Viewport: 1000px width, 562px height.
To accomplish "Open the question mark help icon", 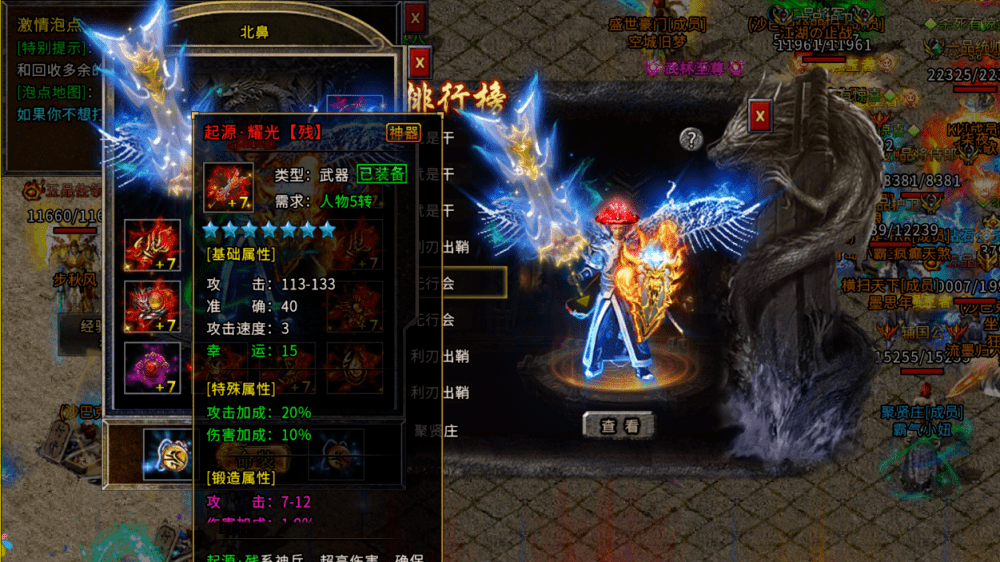I will (690, 139).
